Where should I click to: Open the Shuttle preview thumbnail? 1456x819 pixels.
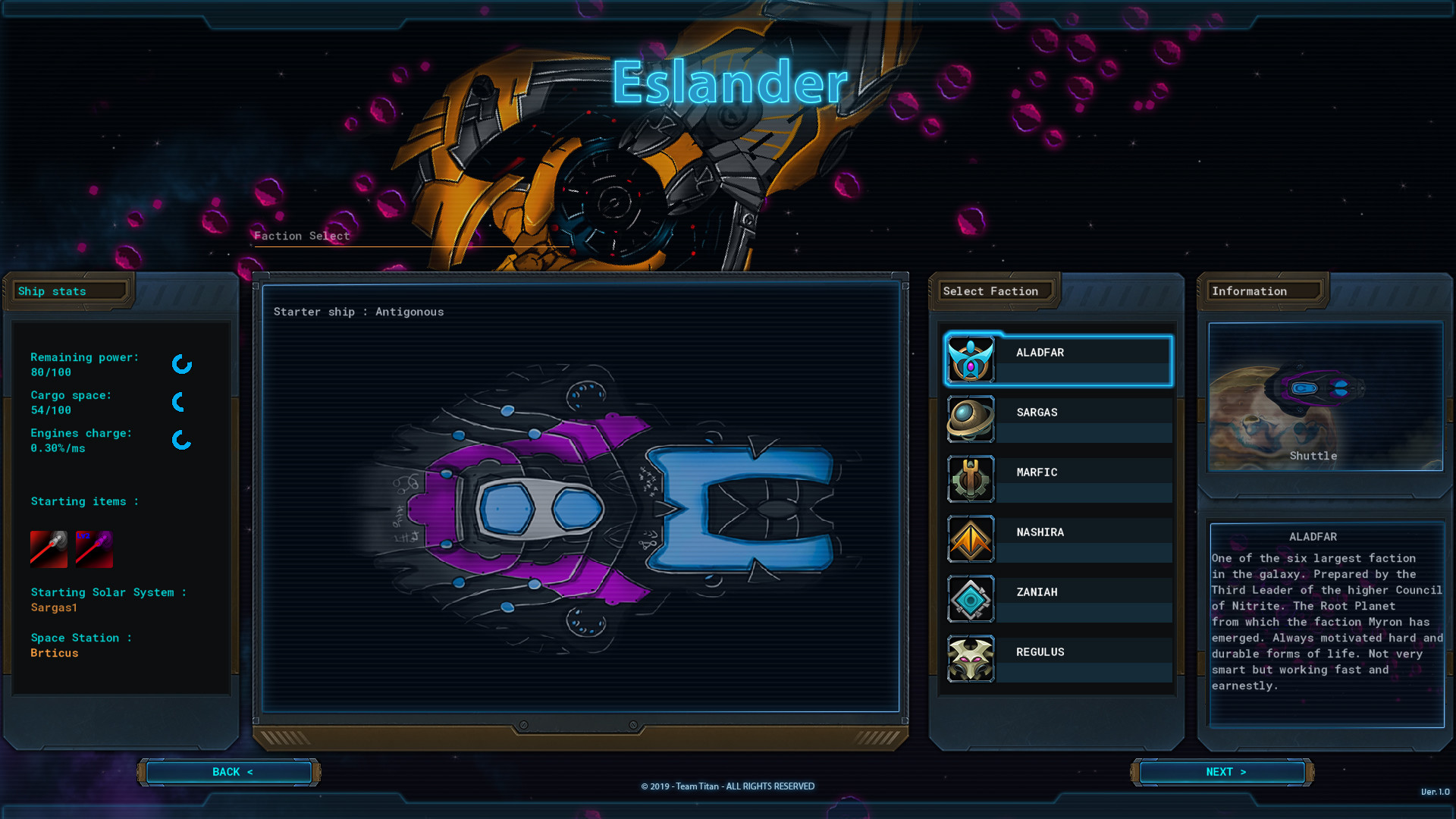tap(1326, 395)
